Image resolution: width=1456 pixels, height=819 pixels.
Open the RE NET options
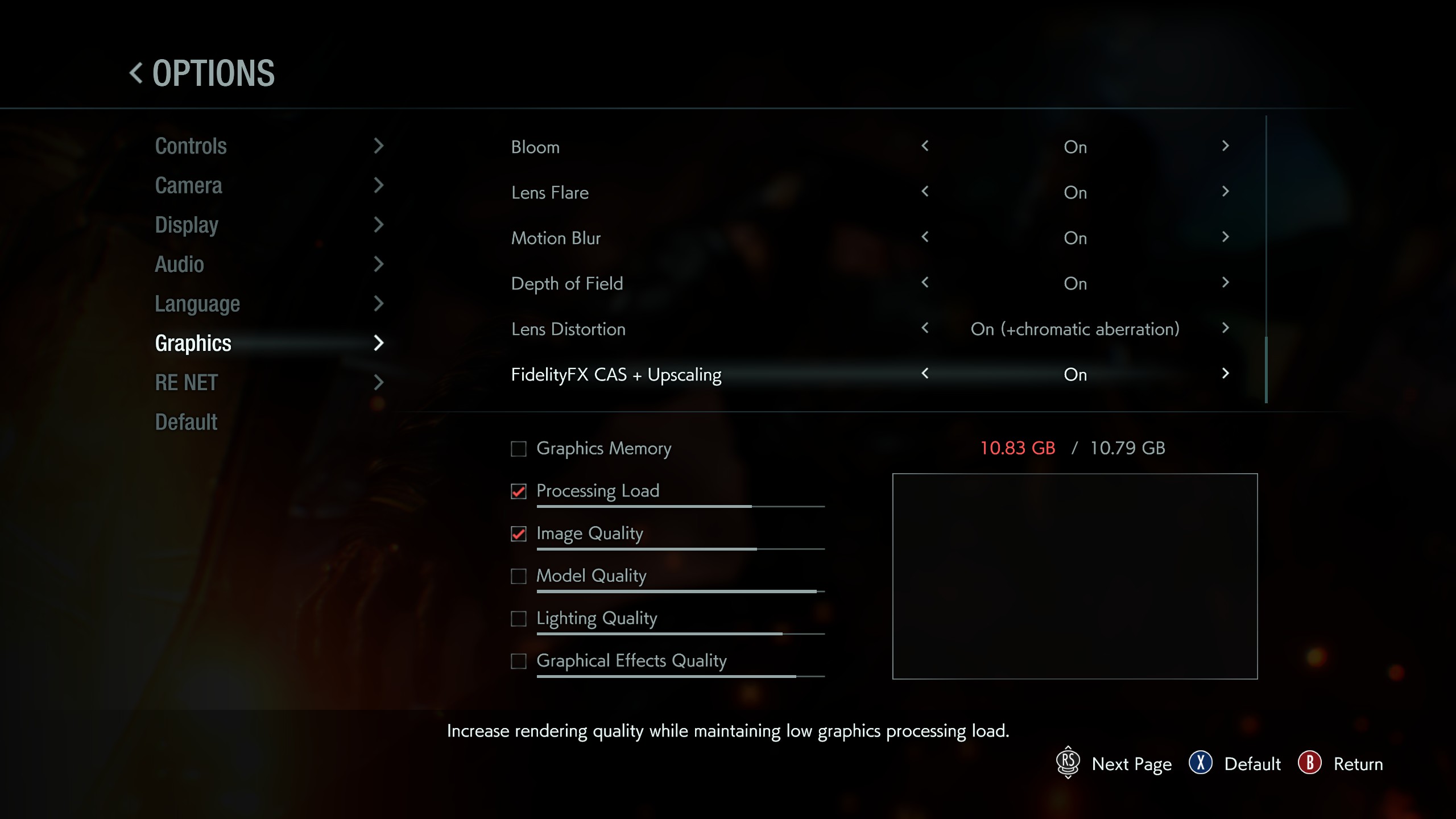click(187, 383)
